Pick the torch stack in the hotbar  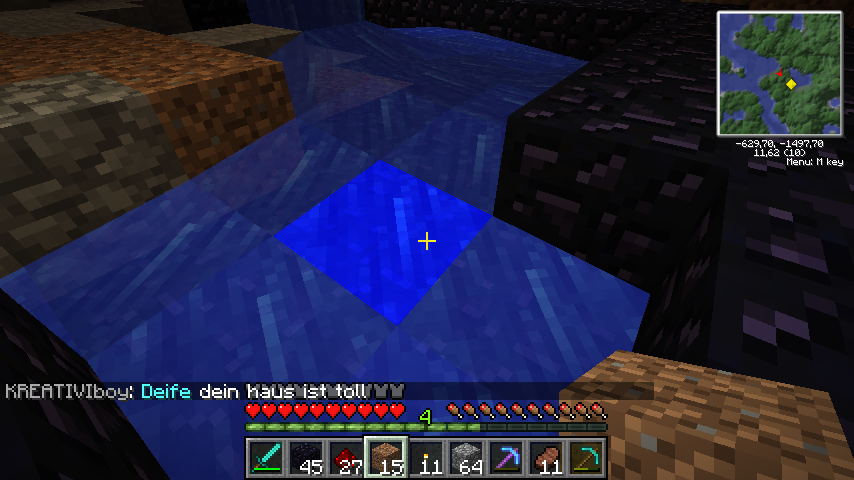426,458
